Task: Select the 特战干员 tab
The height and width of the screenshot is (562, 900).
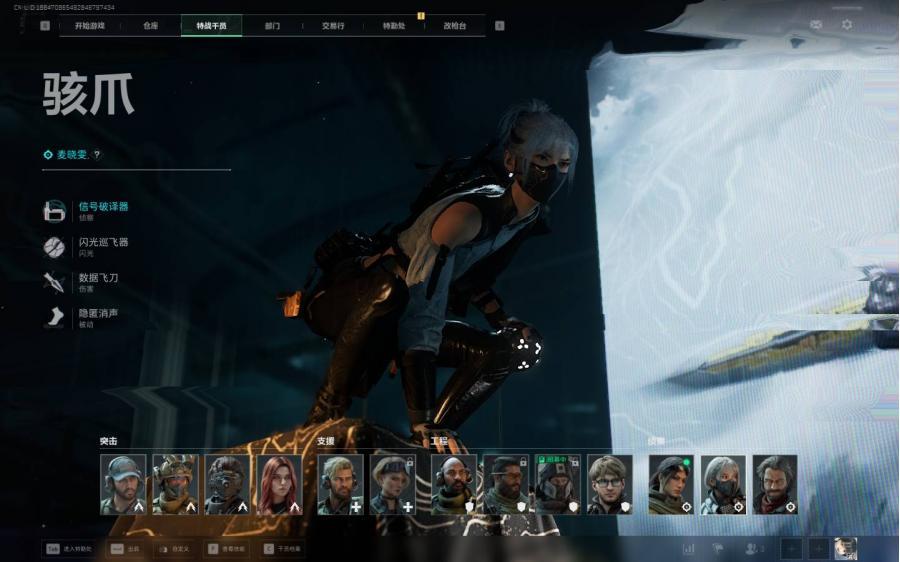Action: click(211, 26)
